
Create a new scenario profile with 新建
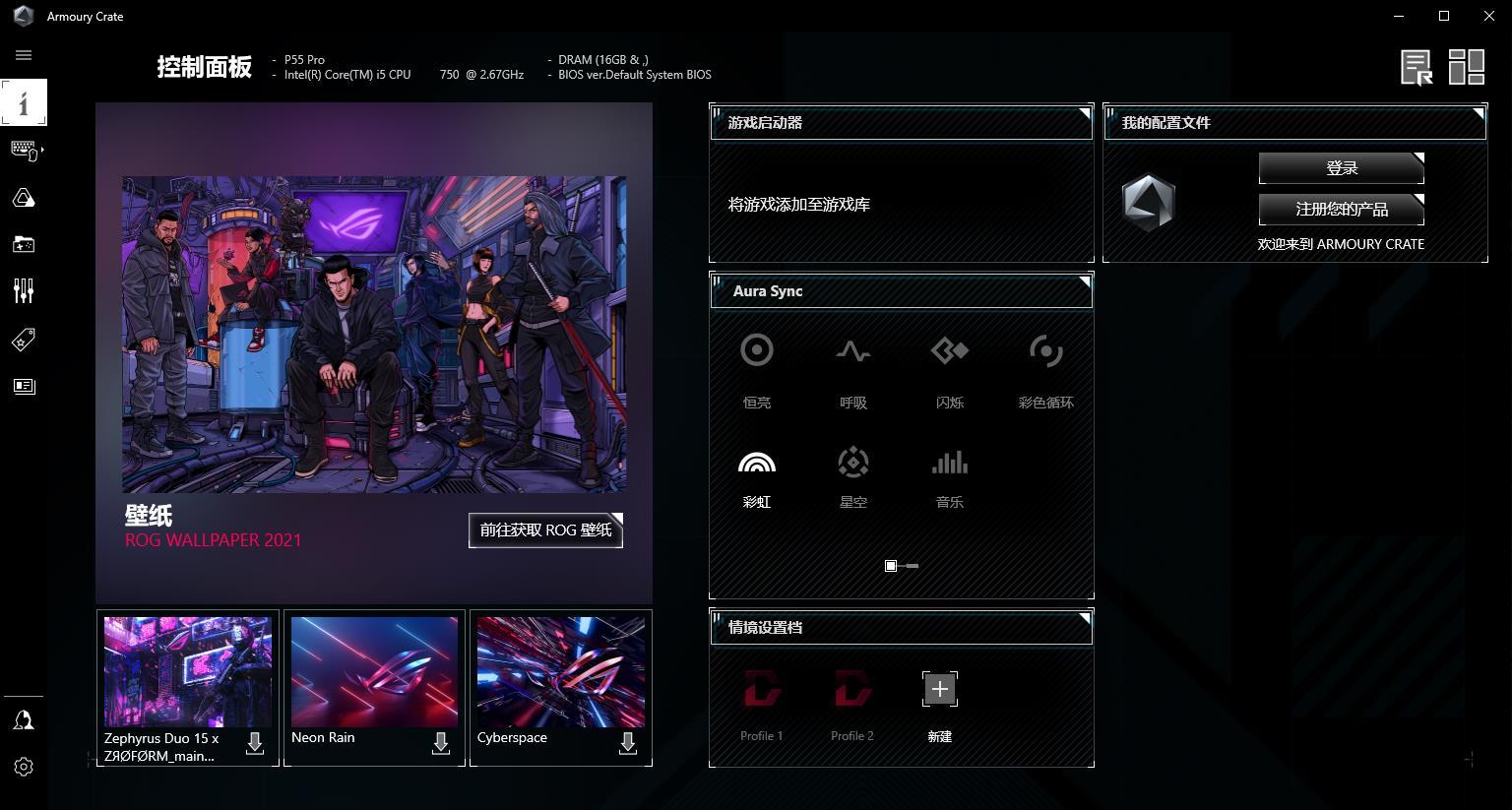pos(940,689)
